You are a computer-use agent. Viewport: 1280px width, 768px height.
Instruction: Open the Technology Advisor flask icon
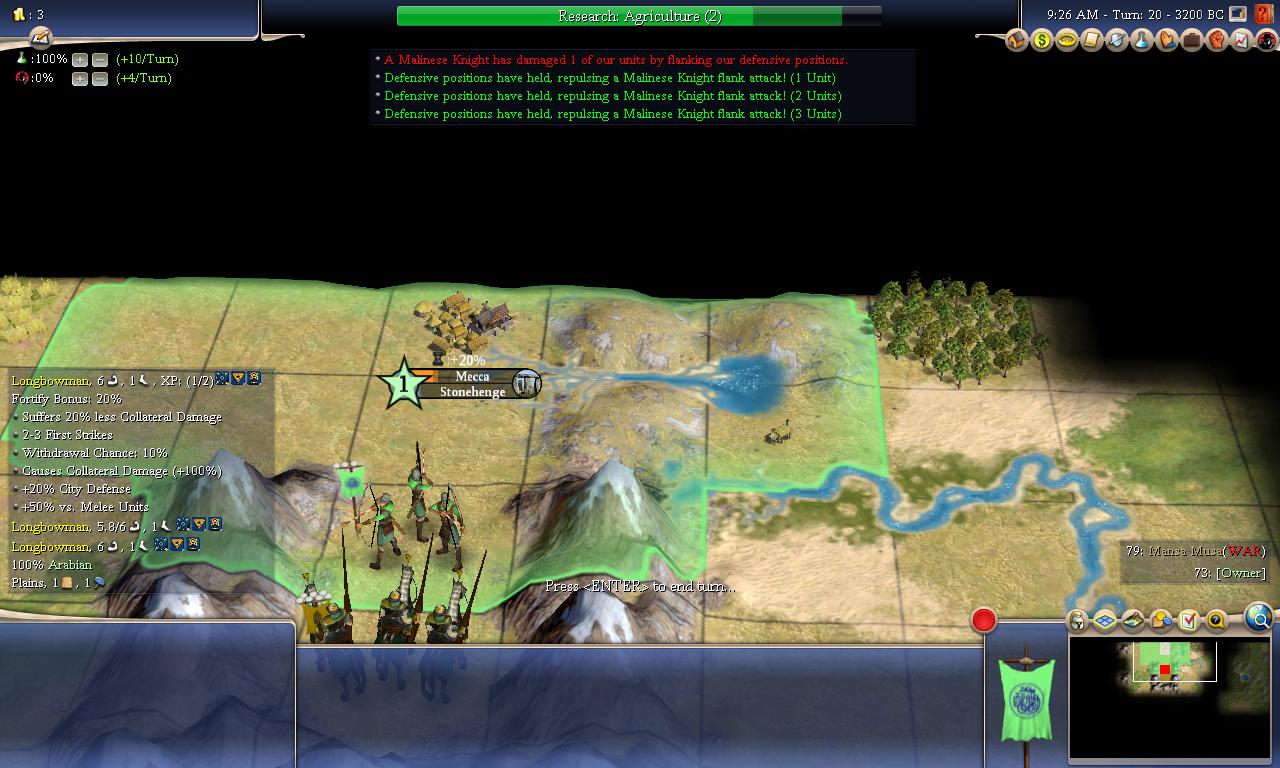(x=1141, y=41)
